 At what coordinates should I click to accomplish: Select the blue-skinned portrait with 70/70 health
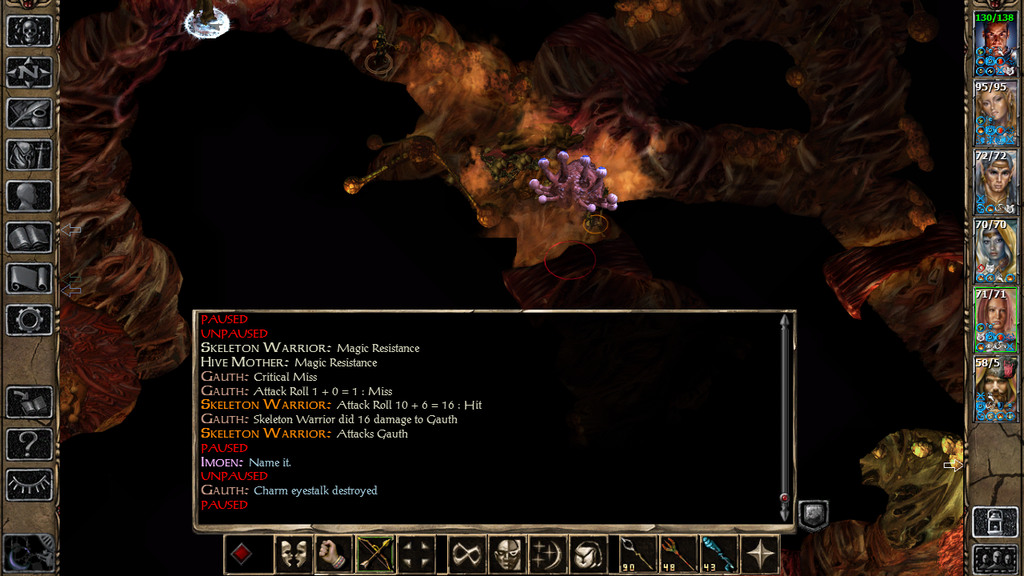click(x=995, y=251)
